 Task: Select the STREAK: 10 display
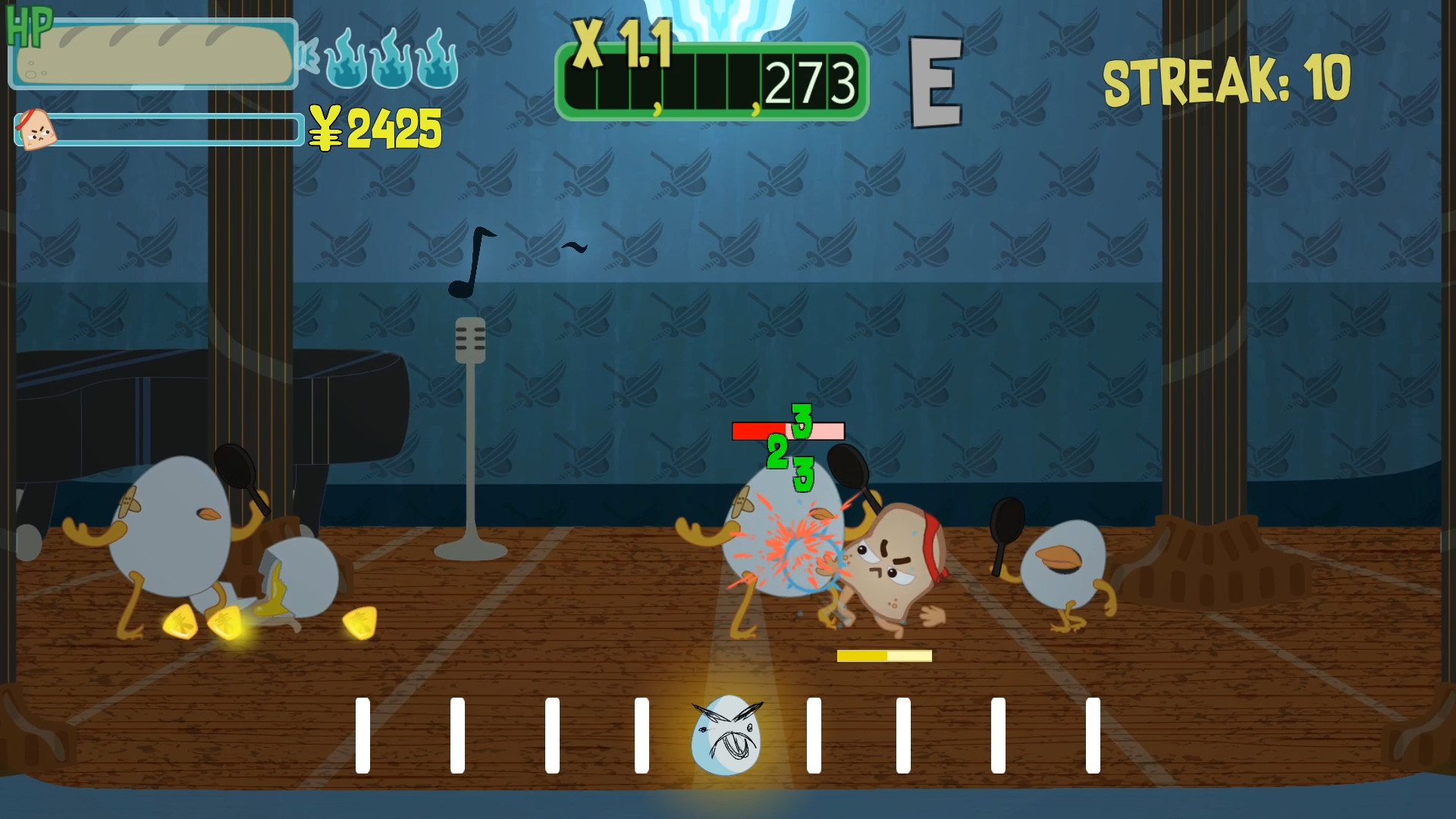tap(1228, 80)
